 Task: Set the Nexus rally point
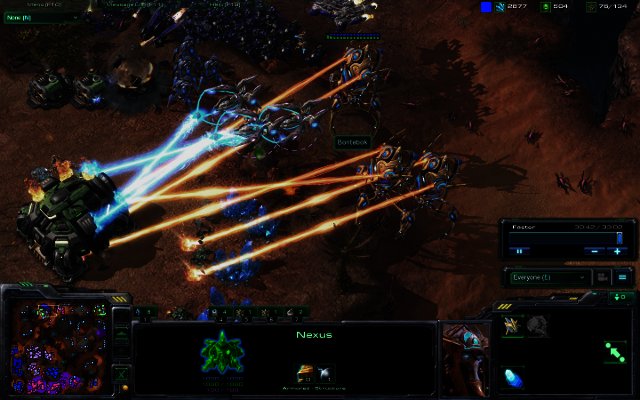click(x=616, y=351)
